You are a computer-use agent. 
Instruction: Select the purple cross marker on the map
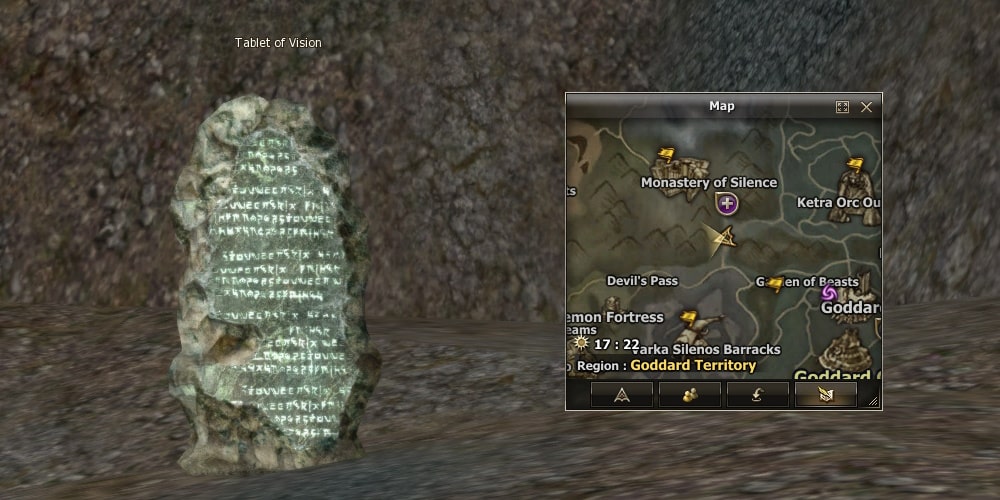(x=727, y=204)
